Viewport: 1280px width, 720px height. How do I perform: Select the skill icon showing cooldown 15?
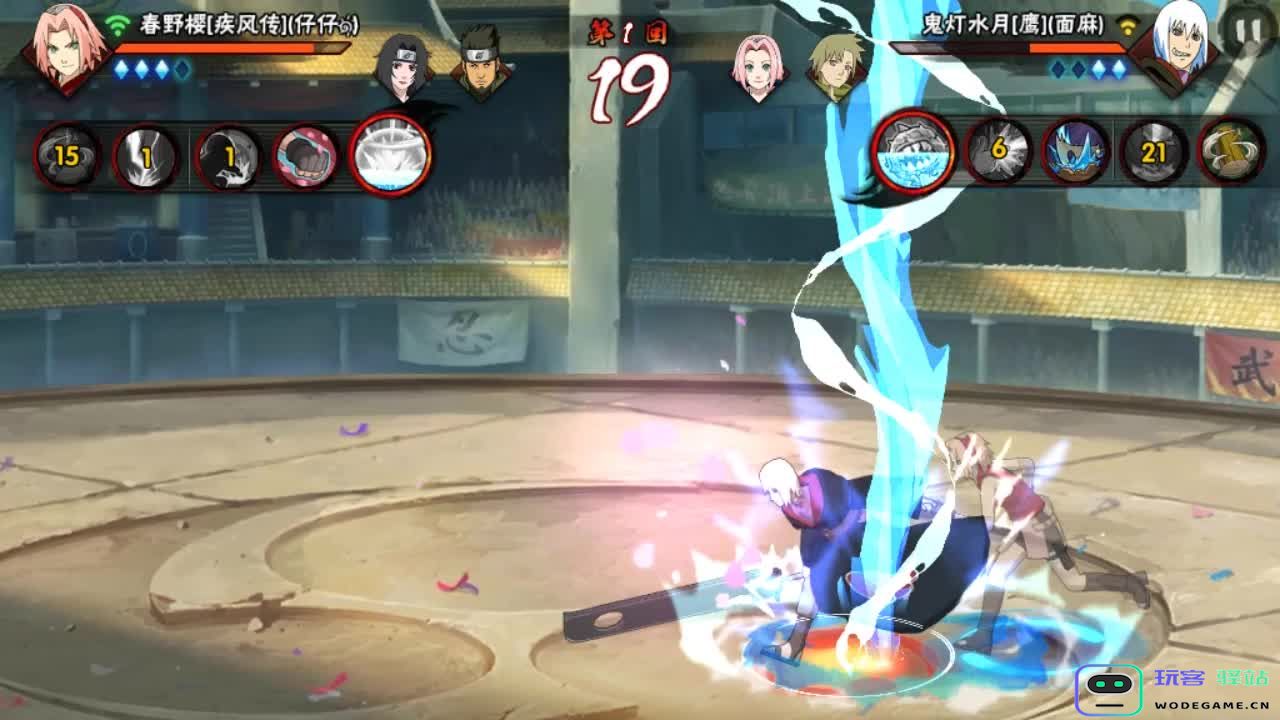coord(66,156)
